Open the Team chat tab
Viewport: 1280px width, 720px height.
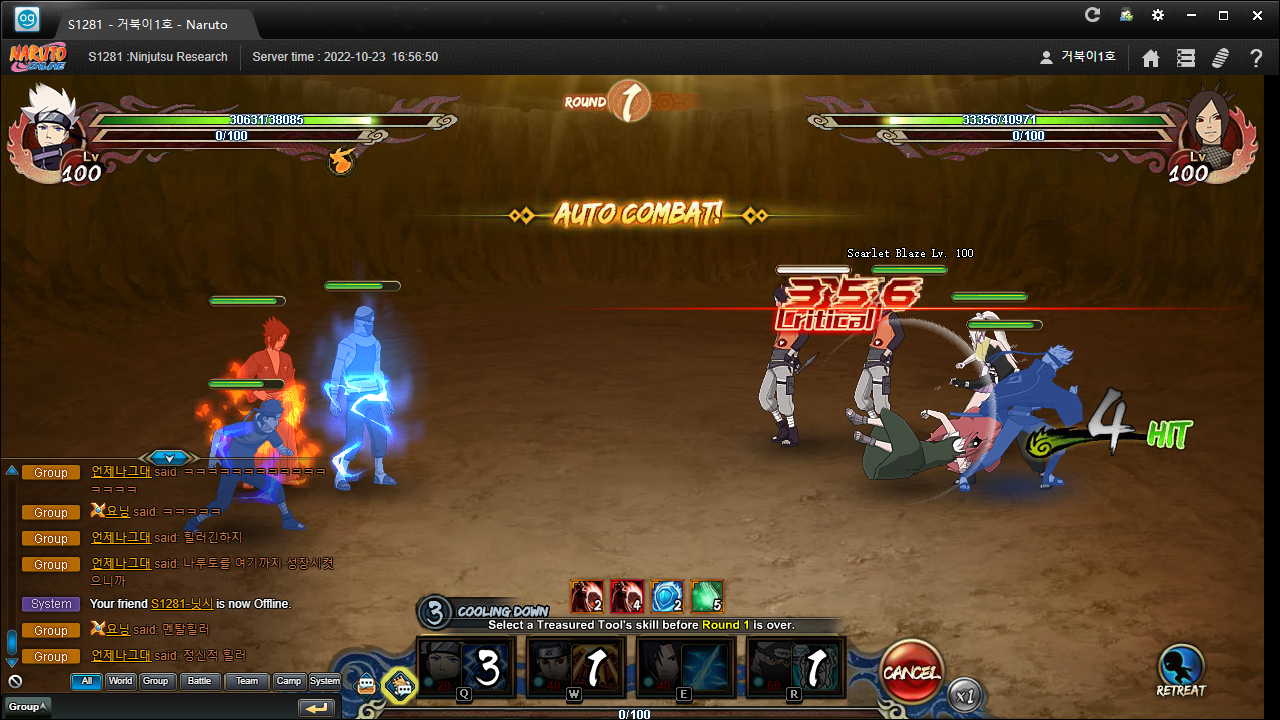click(246, 681)
